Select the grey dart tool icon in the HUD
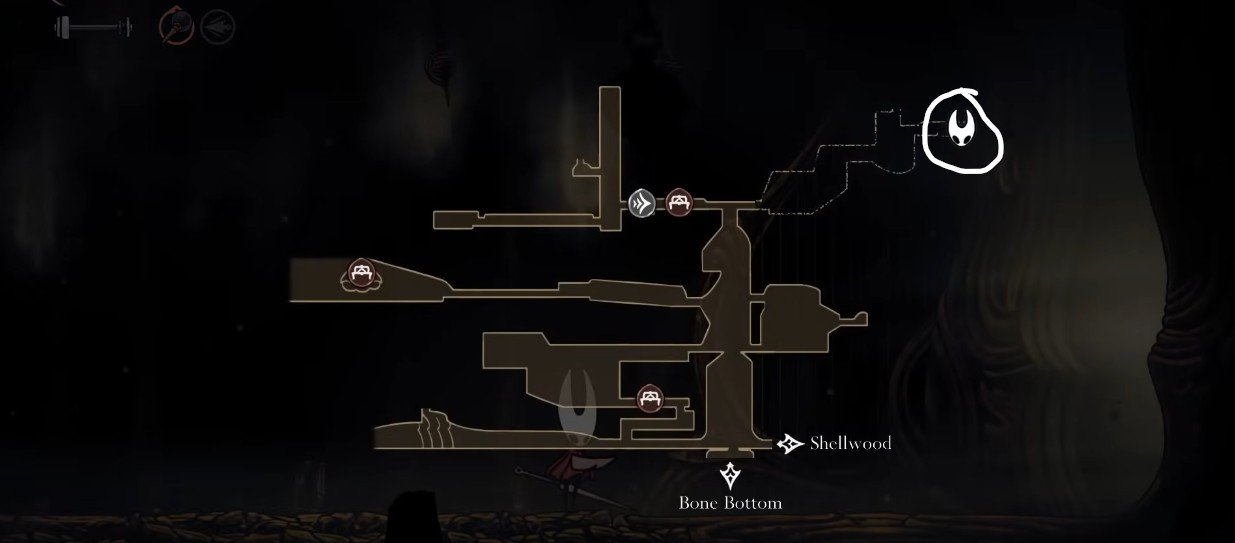 [217, 26]
